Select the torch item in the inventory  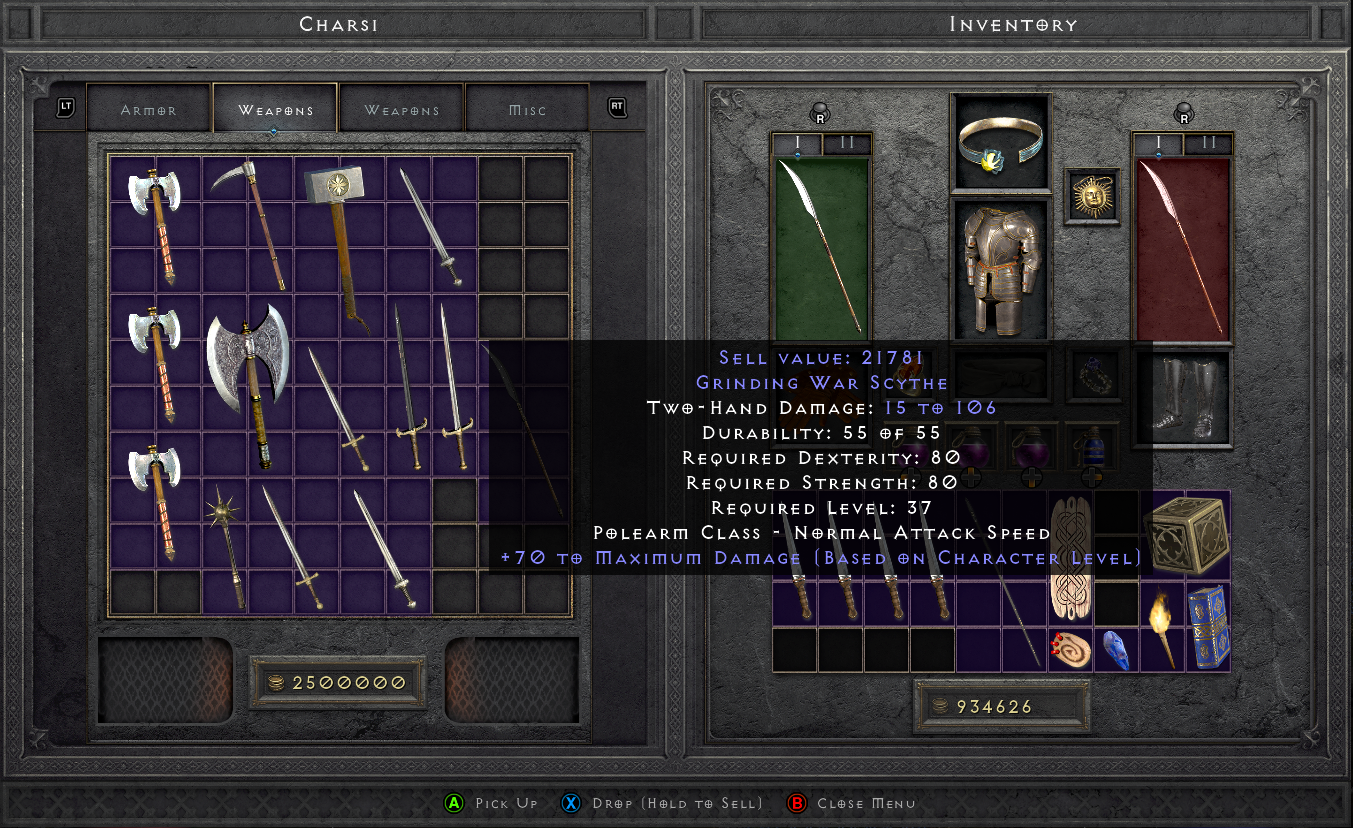click(1163, 630)
